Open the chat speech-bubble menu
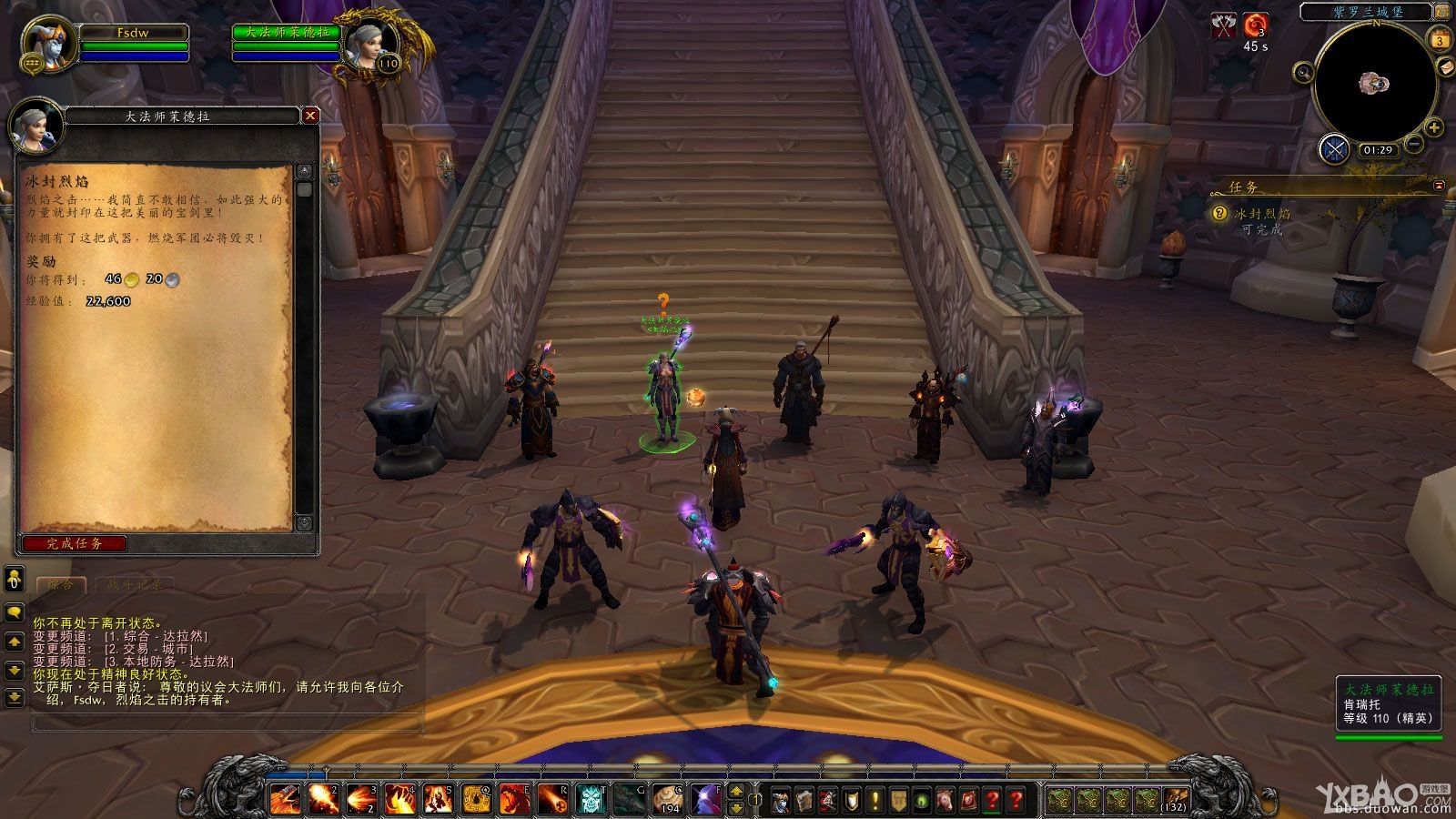Screen dimensions: 1456x819 (x=15, y=613)
